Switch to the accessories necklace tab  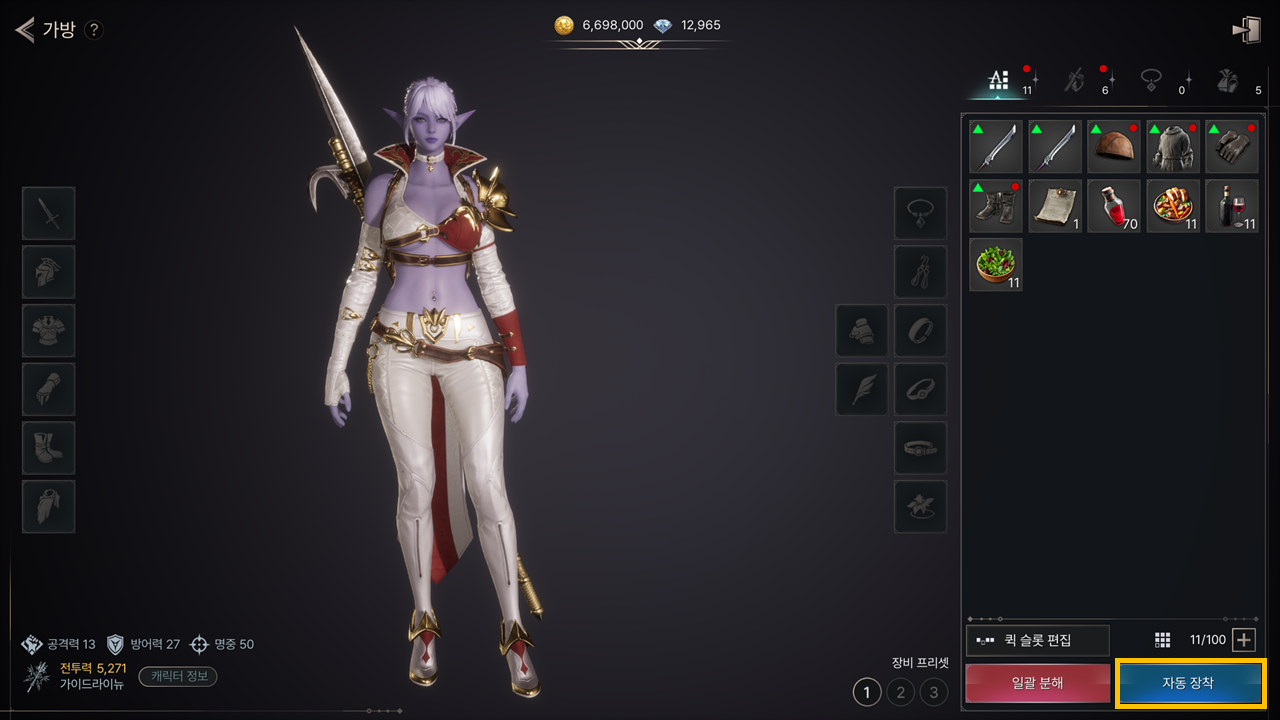point(1153,81)
